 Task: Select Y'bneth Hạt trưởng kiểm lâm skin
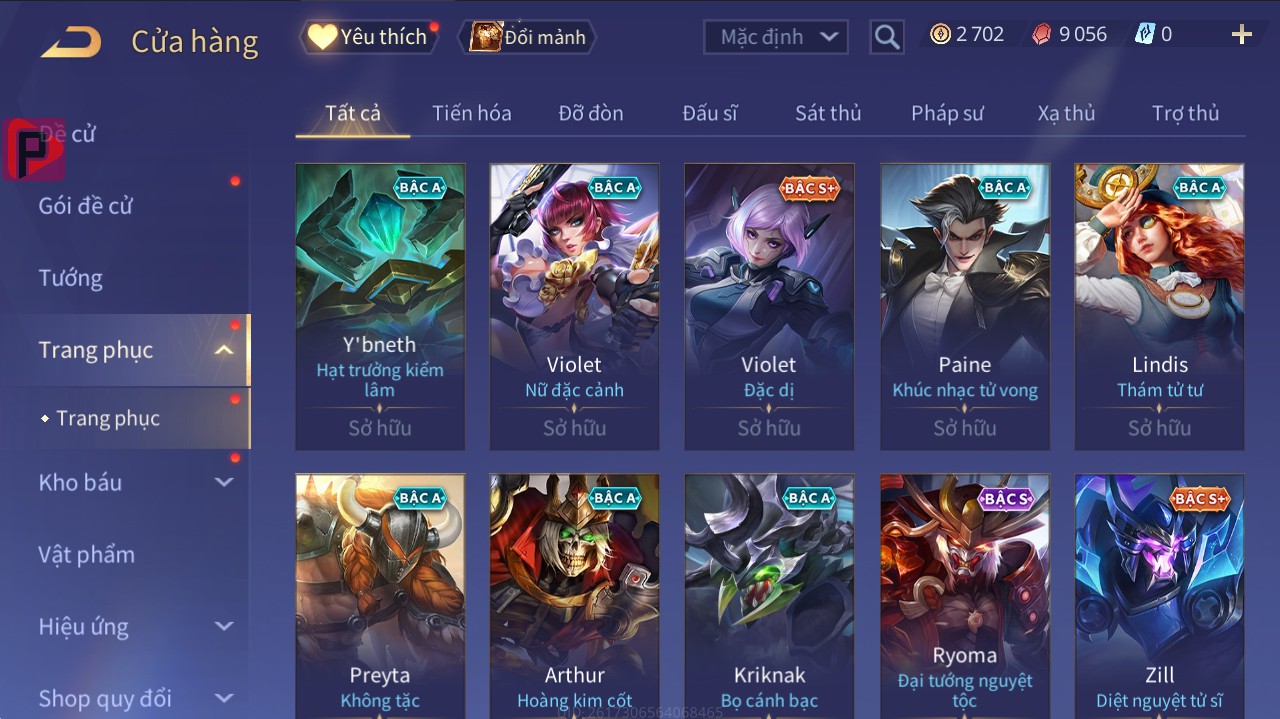click(380, 306)
